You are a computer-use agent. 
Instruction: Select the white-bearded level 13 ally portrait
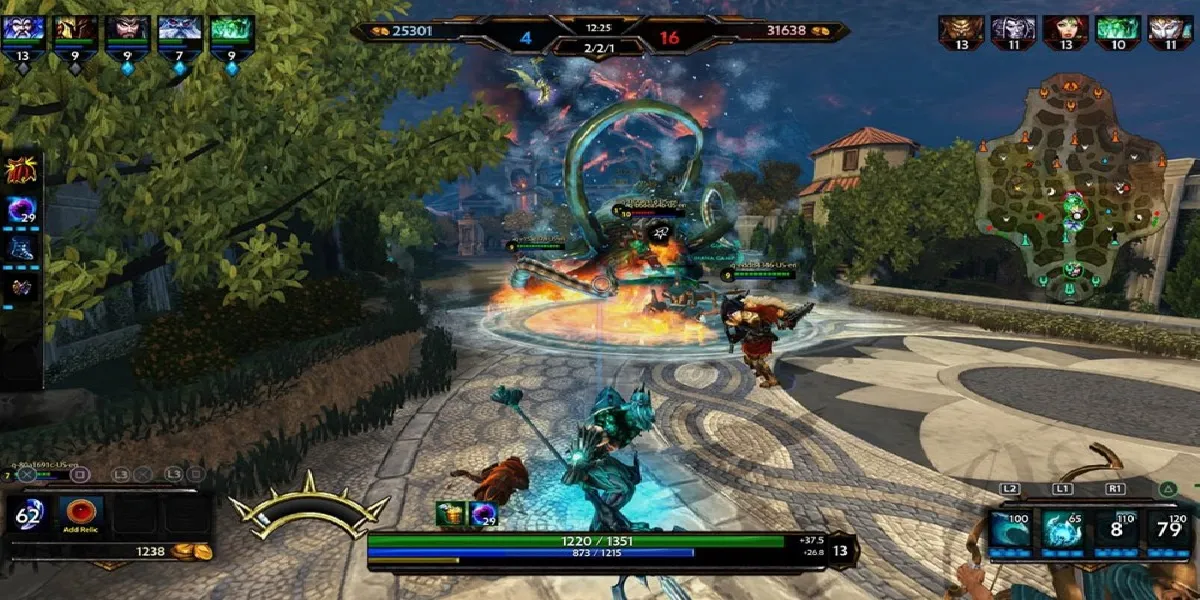pyautogui.click(x=23, y=29)
